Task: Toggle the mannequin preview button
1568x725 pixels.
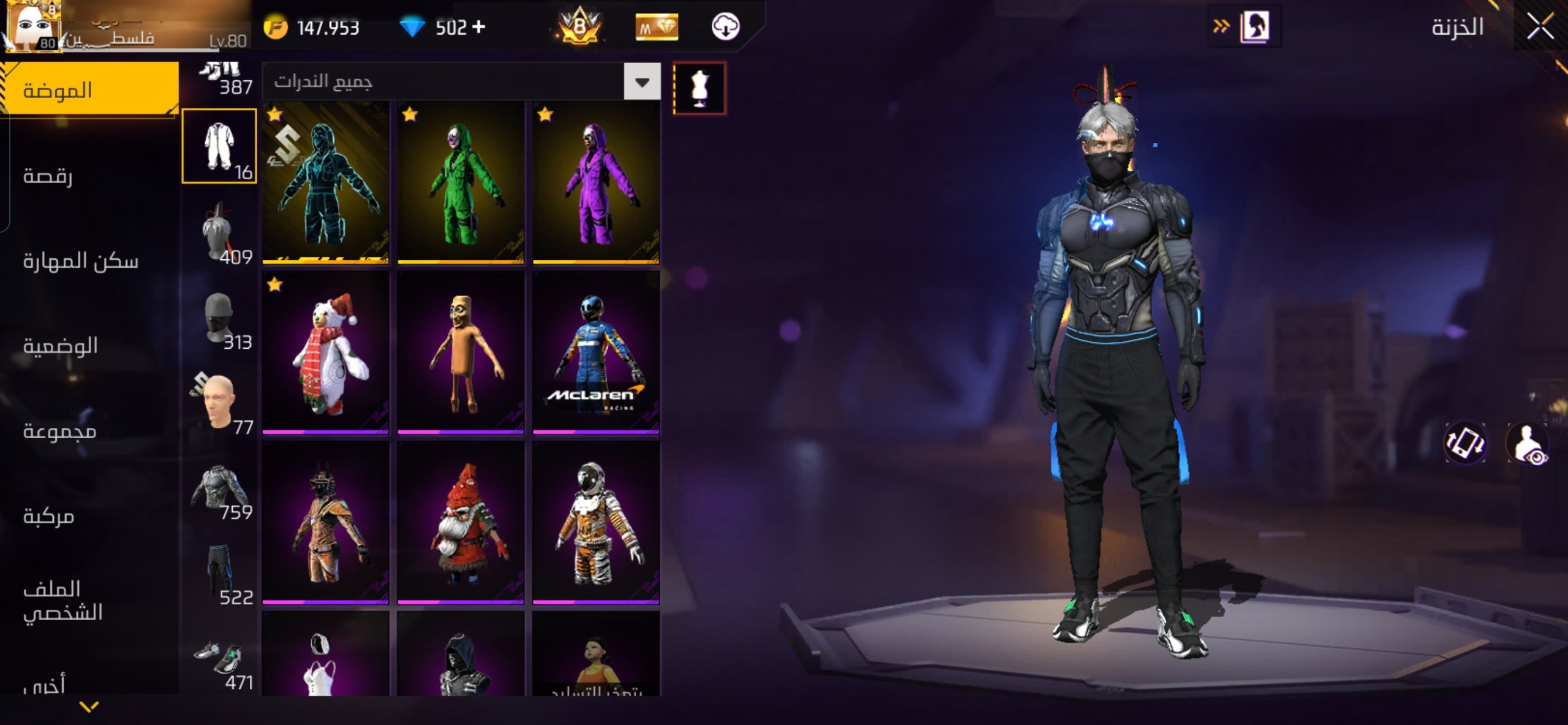Action: (699, 88)
